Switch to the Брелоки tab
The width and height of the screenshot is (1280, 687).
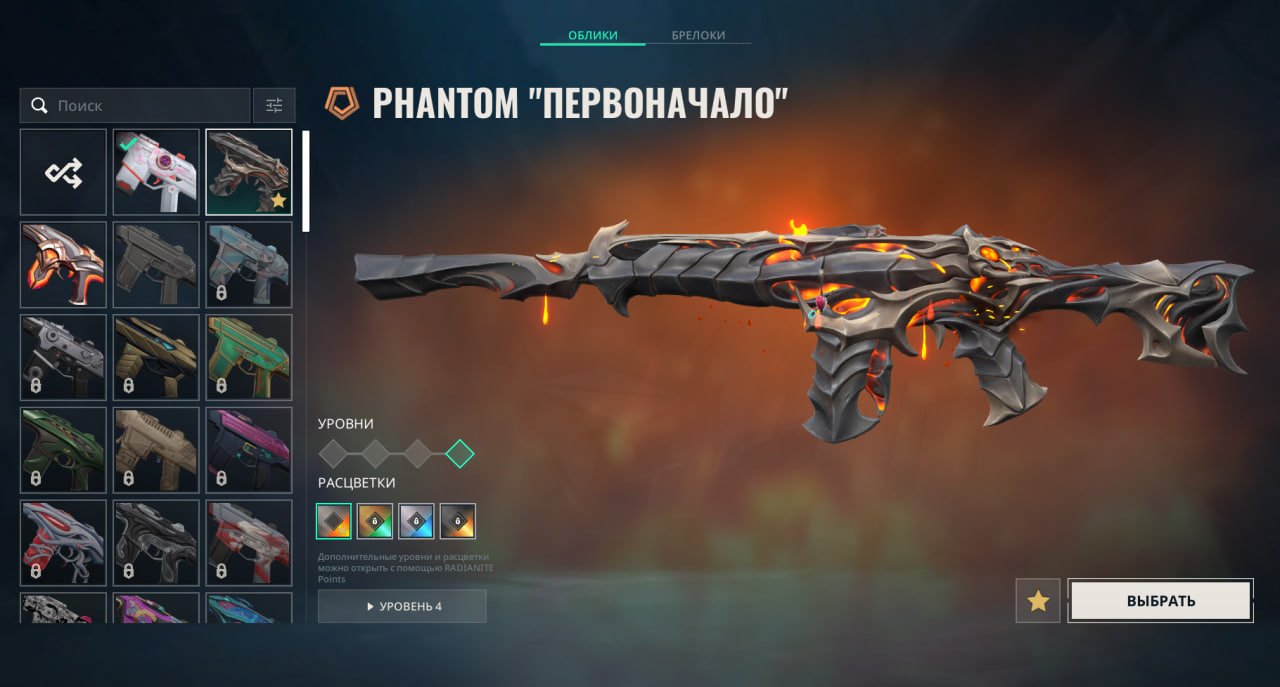(698, 36)
